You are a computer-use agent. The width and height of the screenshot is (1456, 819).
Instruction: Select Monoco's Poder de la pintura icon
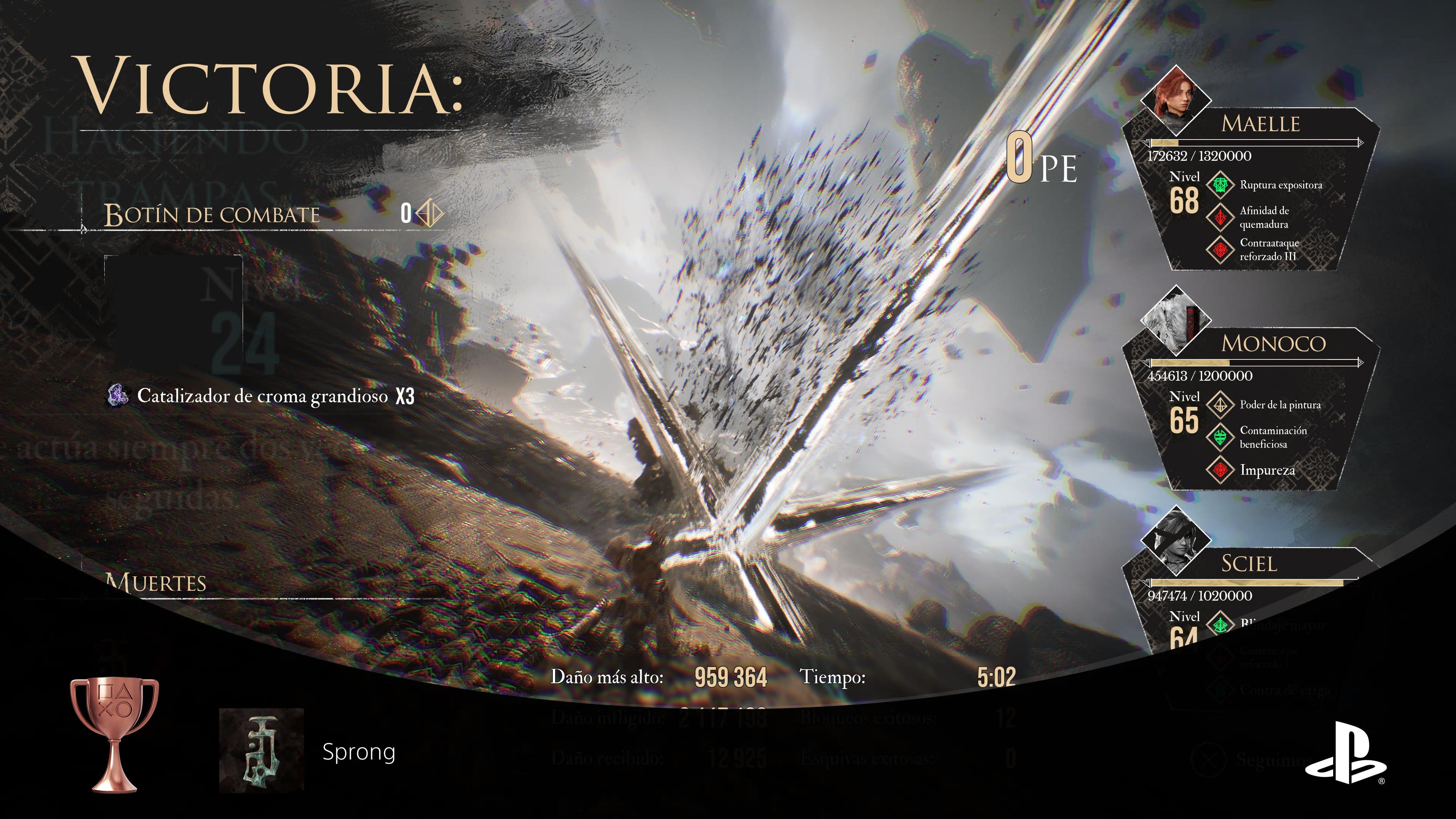click(x=1220, y=405)
